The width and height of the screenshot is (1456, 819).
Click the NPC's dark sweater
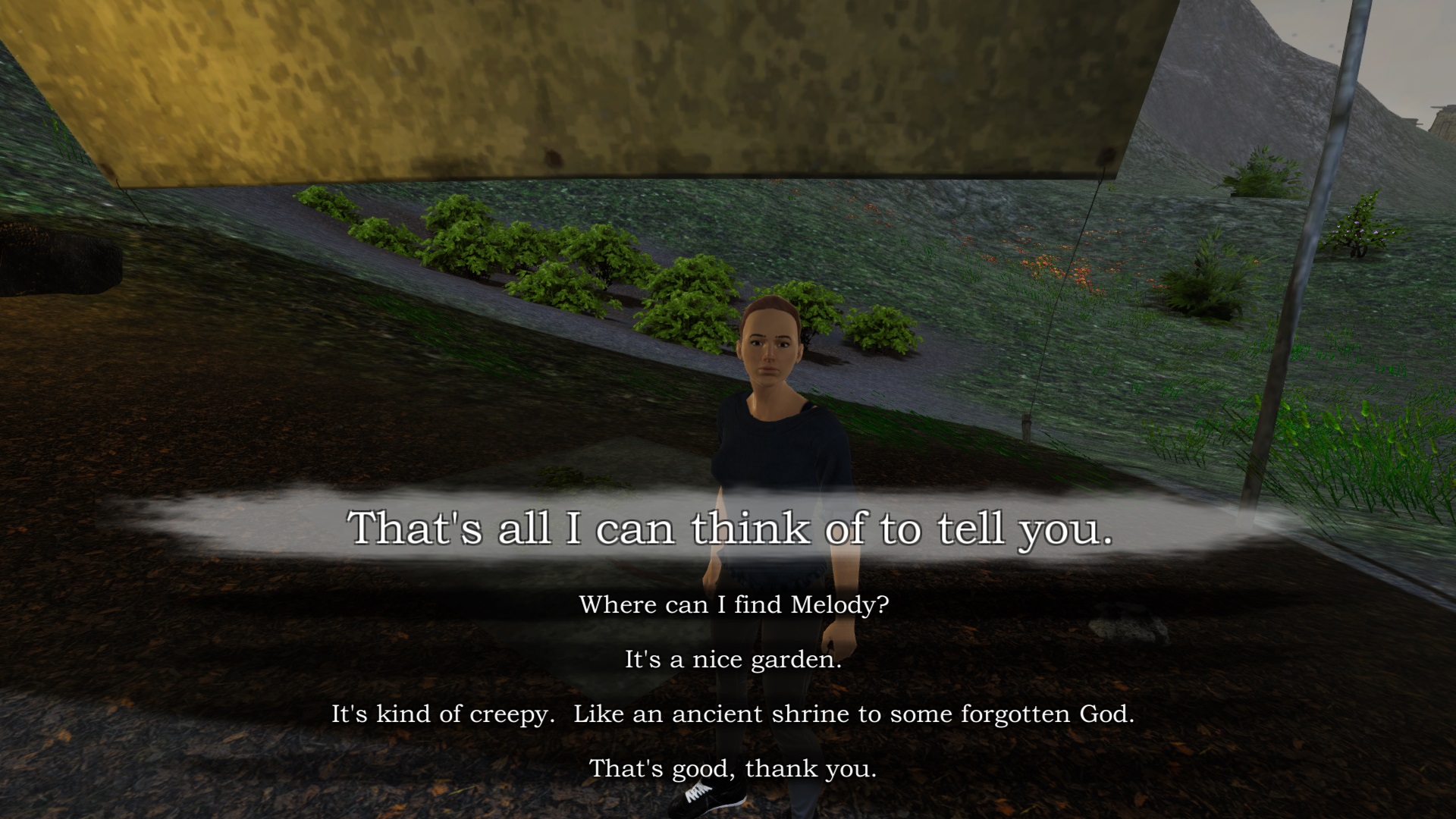773,447
